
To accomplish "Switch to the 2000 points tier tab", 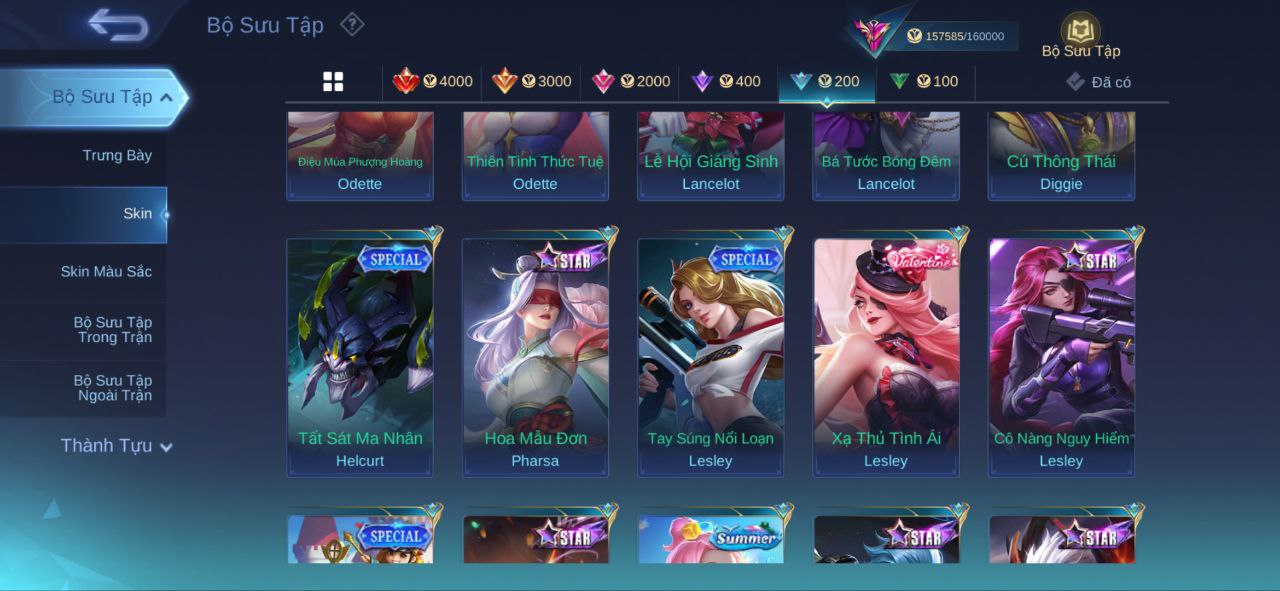I will [630, 82].
